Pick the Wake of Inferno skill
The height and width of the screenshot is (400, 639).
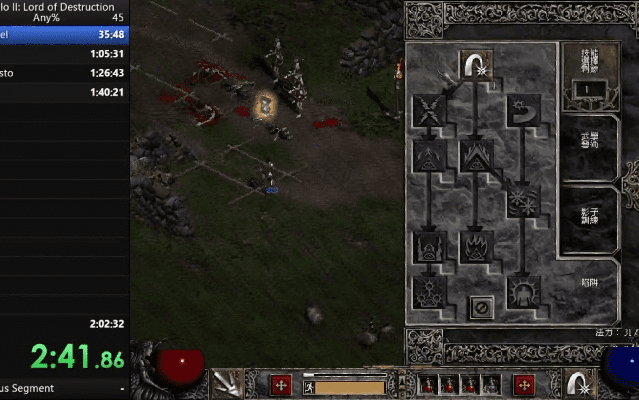coord(475,246)
